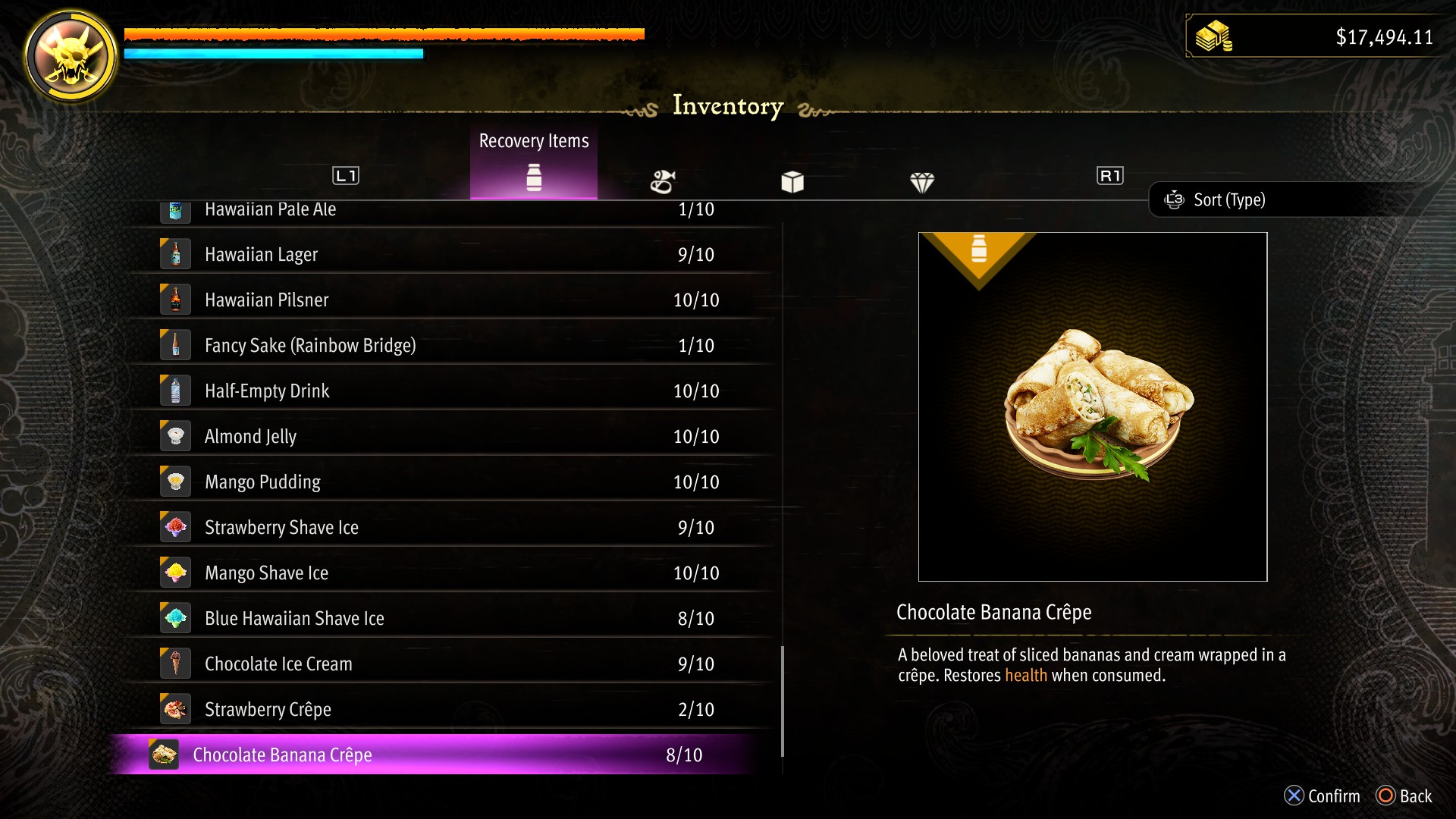Switch to the fish category tab
This screenshot has width=1456, height=819.
663,181
